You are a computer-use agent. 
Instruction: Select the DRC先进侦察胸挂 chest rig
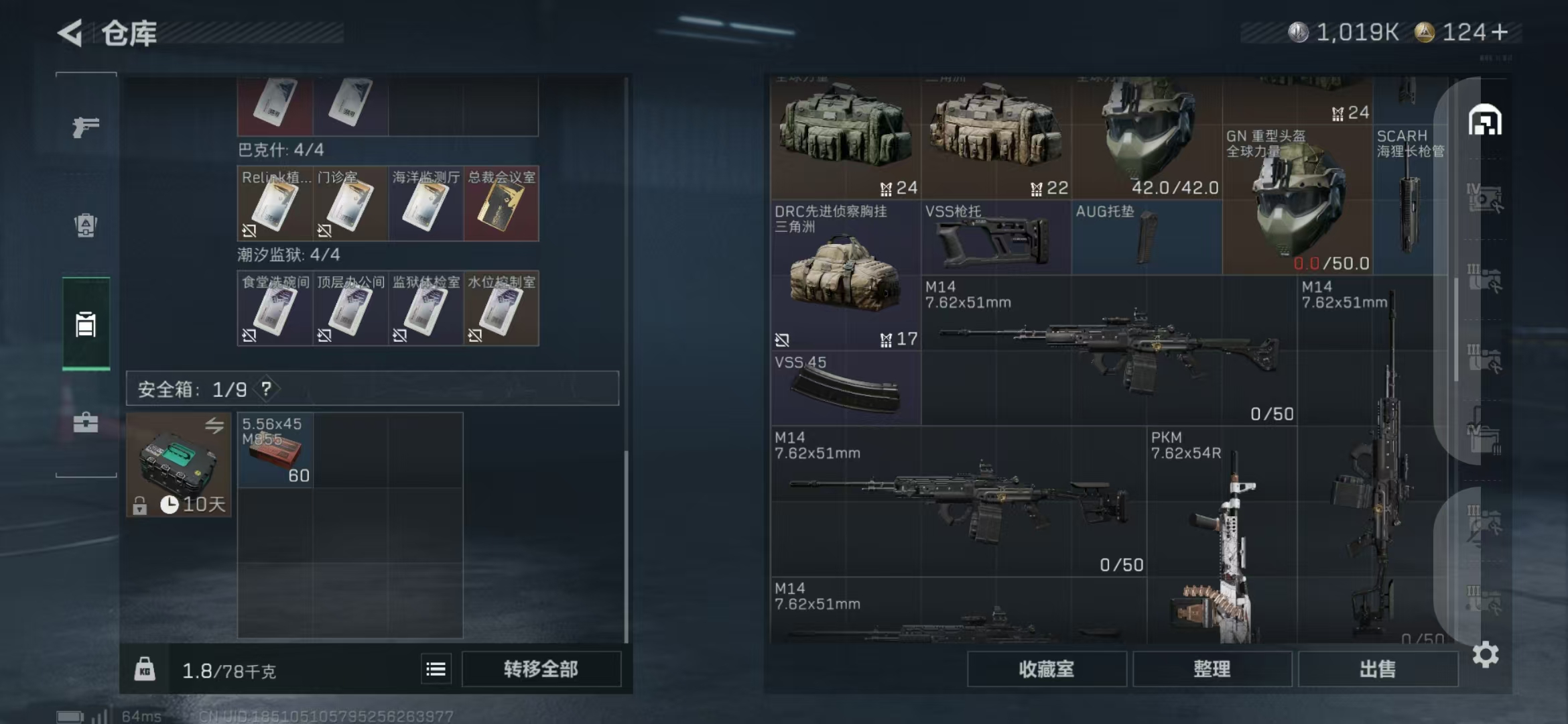pyautogui.click(x=845, y=276)
